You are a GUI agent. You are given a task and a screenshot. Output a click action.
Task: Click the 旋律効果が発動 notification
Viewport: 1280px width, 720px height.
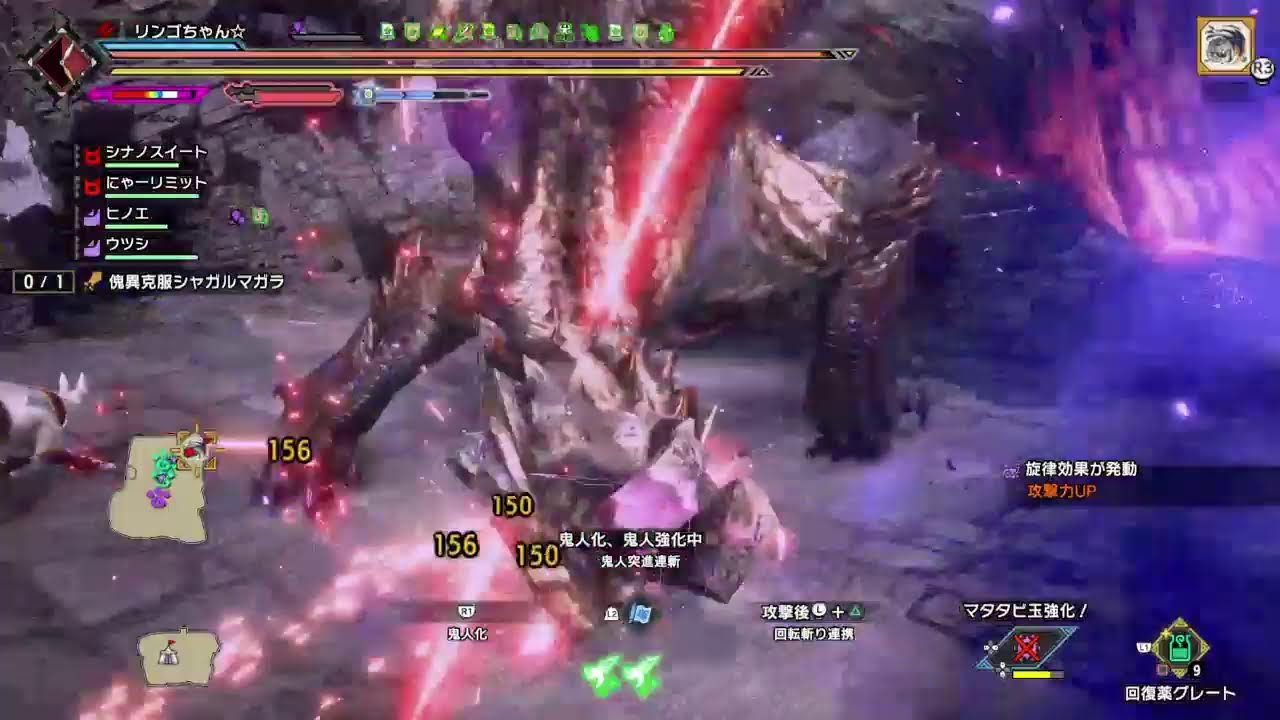(x=1081, y=469)
